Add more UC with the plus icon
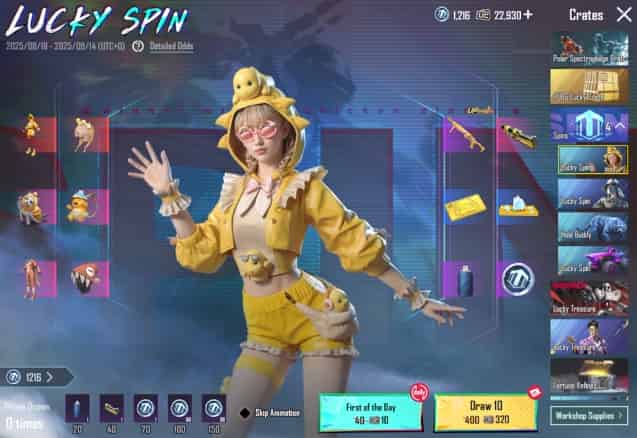The width and height of the screenshot is (637, 438). (529, 14)
